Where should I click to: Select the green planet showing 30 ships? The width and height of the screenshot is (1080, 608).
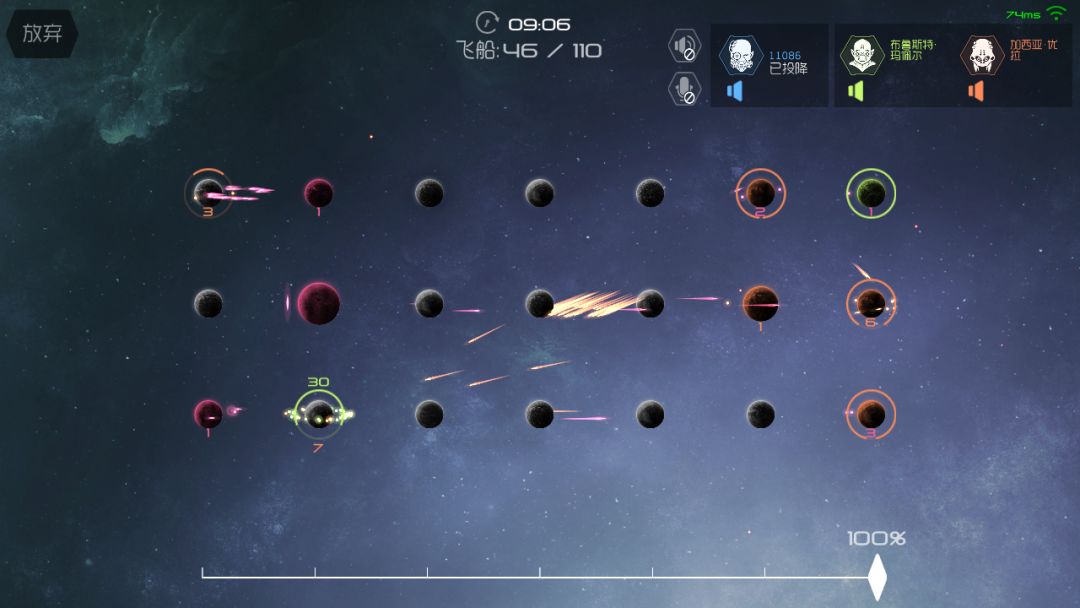coord(319,413)
